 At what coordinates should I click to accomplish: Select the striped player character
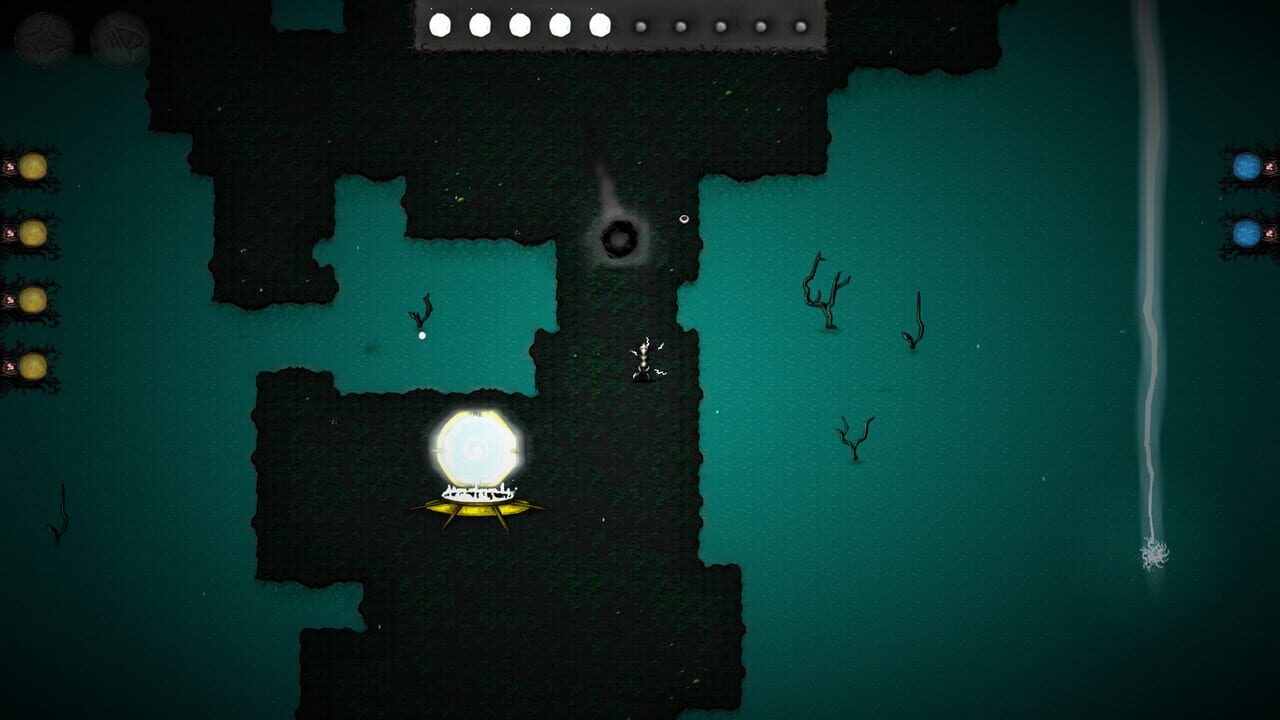[643, 362]
